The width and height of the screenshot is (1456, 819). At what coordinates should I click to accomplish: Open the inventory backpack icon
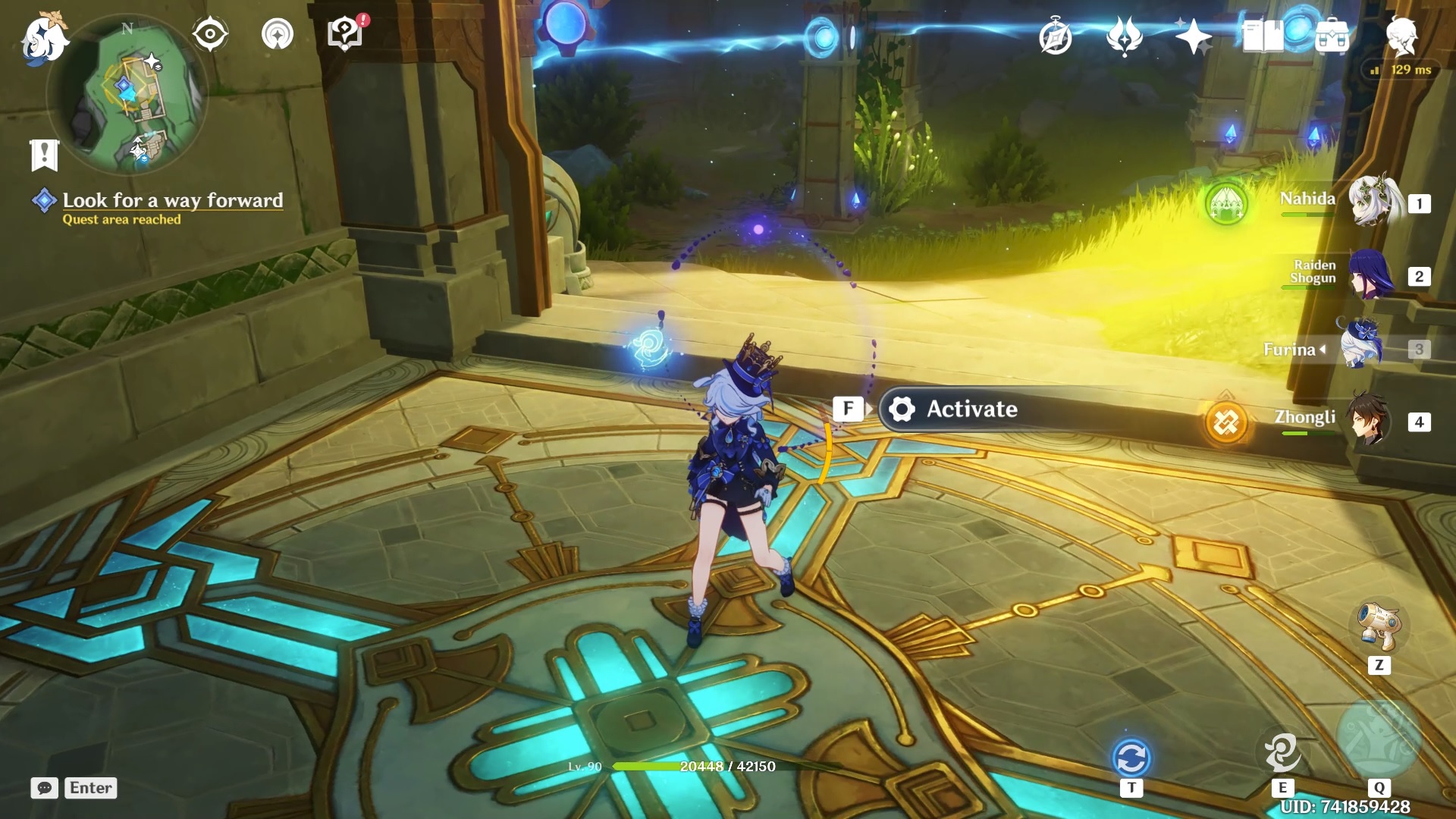[1332, 36]
